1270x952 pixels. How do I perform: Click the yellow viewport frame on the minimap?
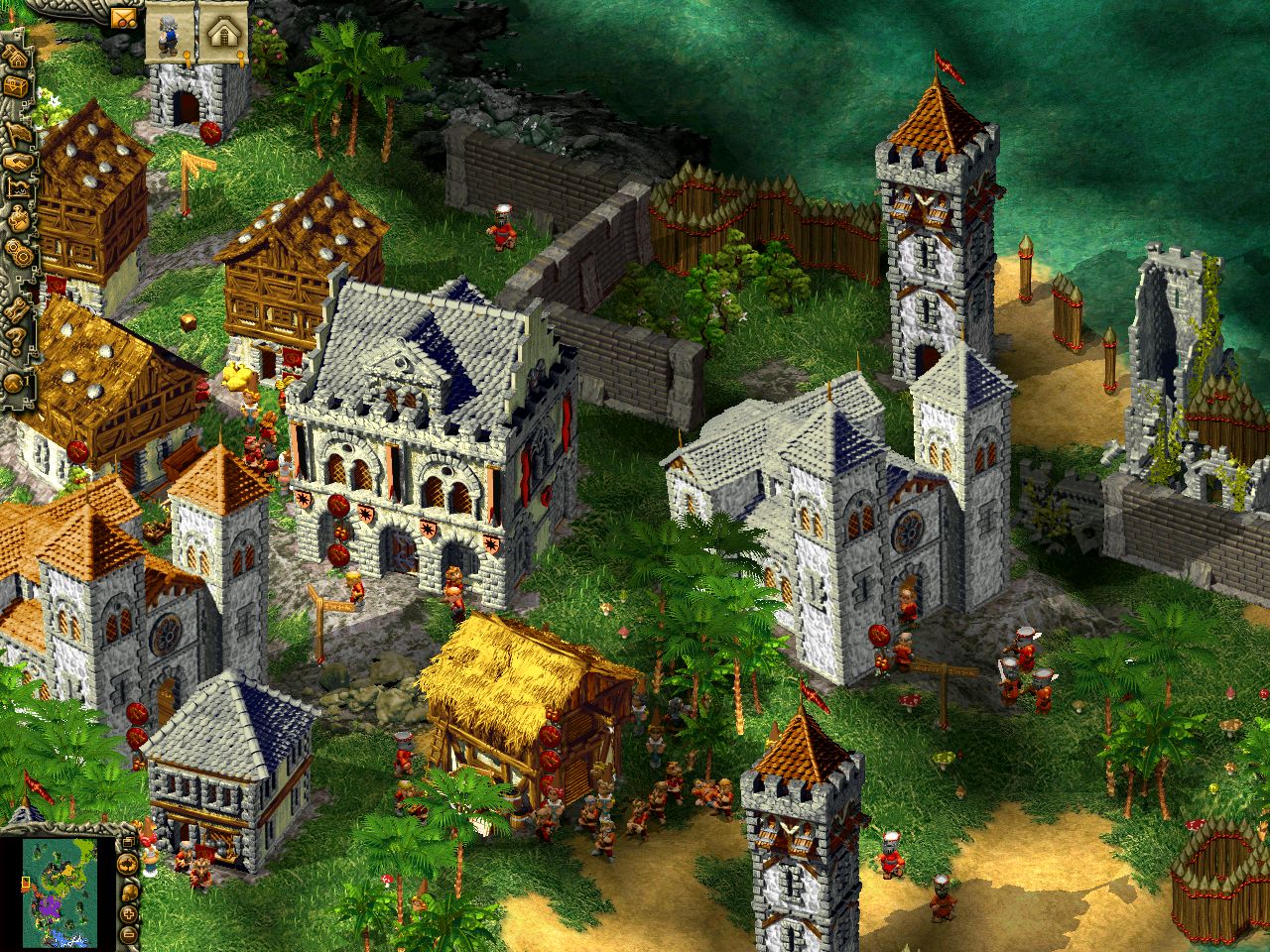[27, 882]
